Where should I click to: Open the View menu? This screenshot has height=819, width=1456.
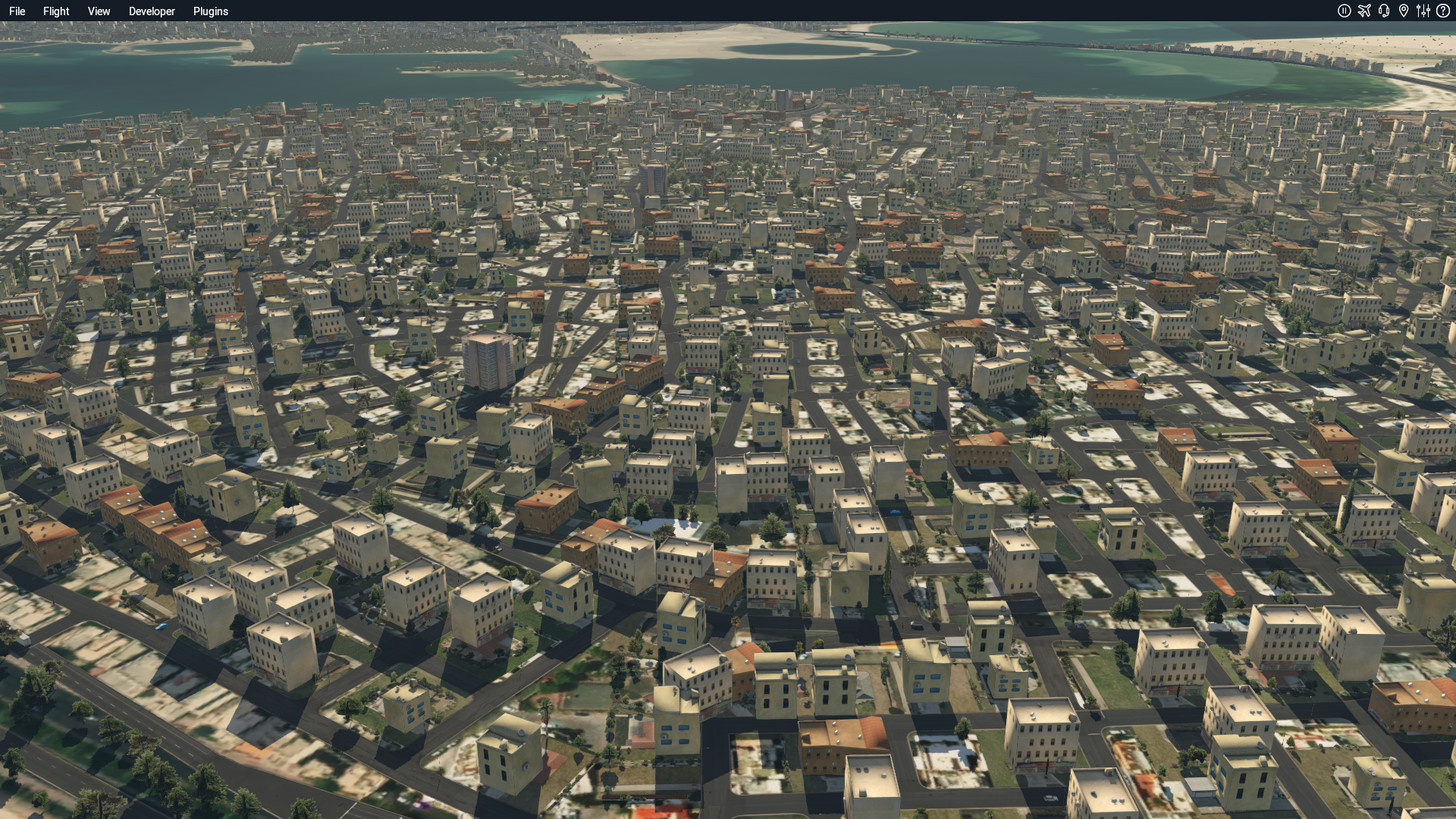(98, 11)
